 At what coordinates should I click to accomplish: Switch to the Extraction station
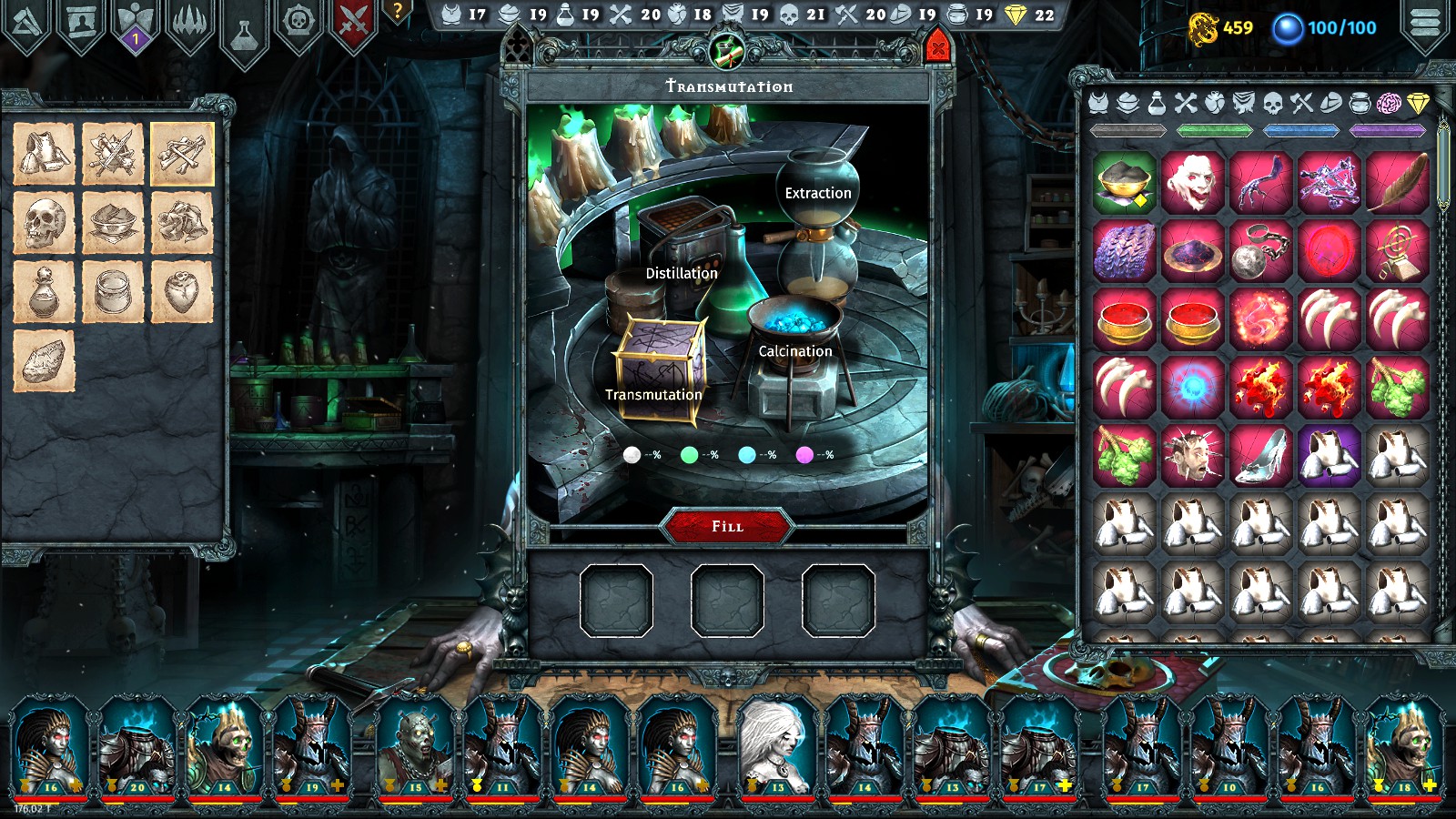[x=816, y=193]
